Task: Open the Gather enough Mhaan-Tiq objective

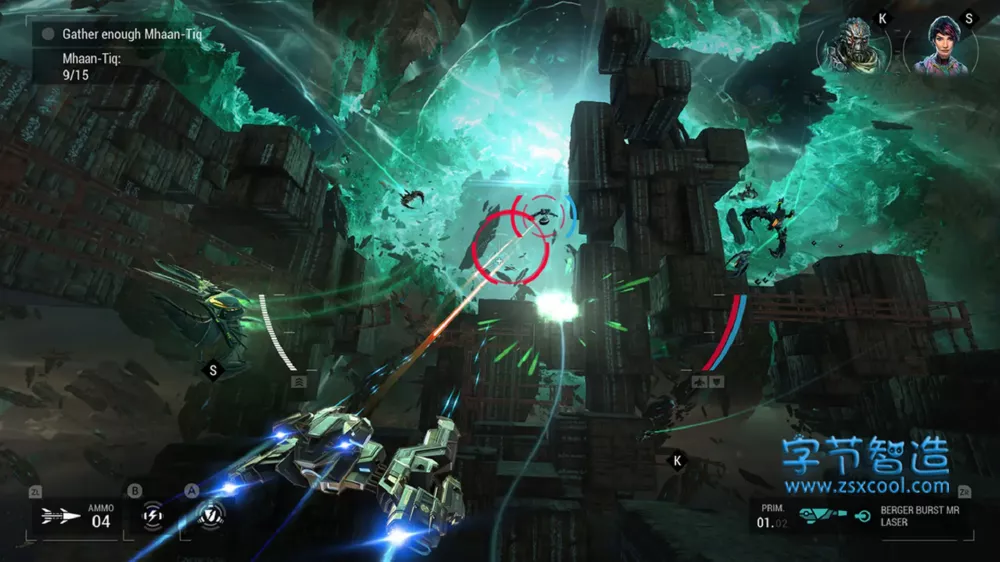Action: tap(138, 34)
